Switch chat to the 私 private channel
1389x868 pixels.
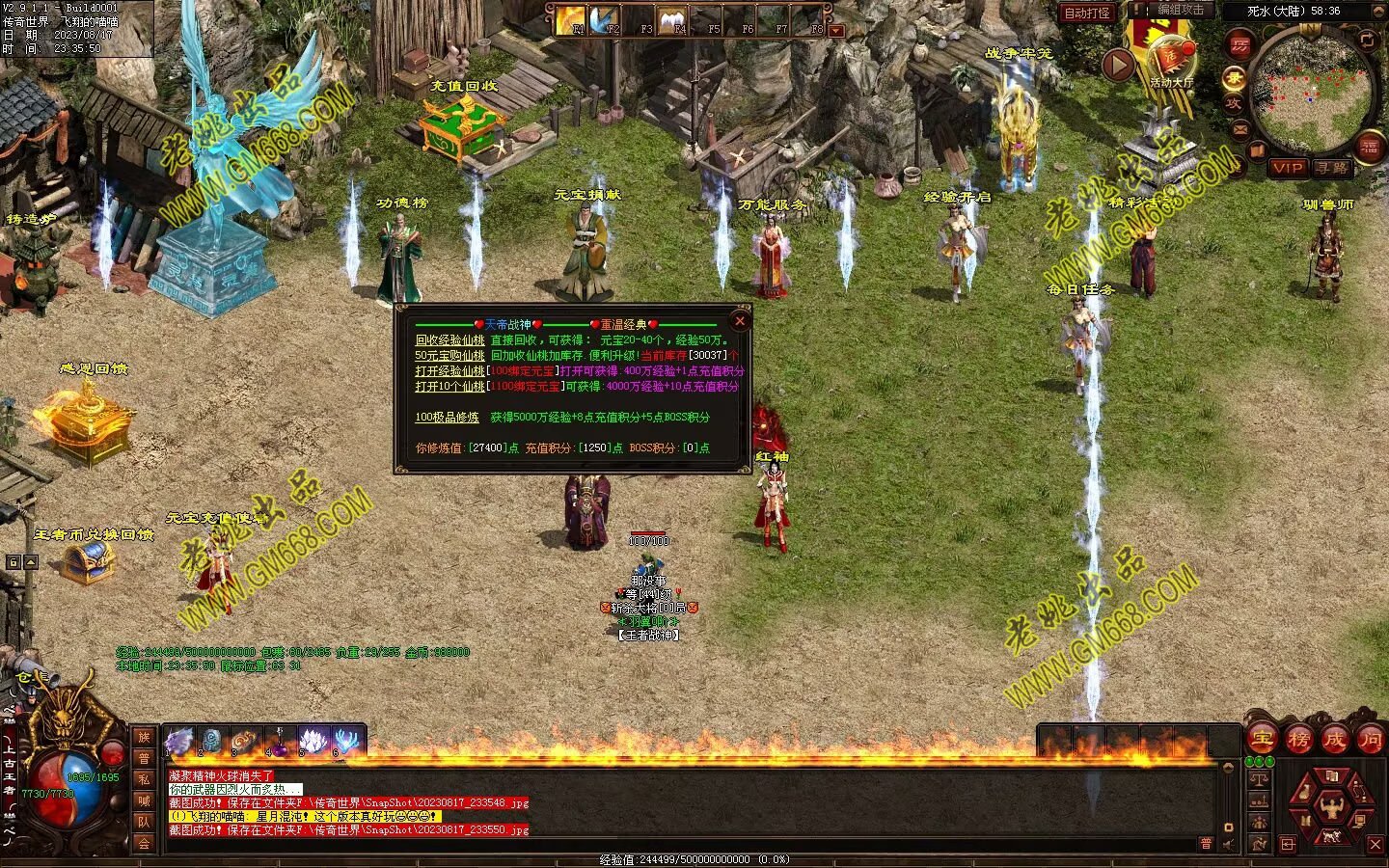(144, 779)
